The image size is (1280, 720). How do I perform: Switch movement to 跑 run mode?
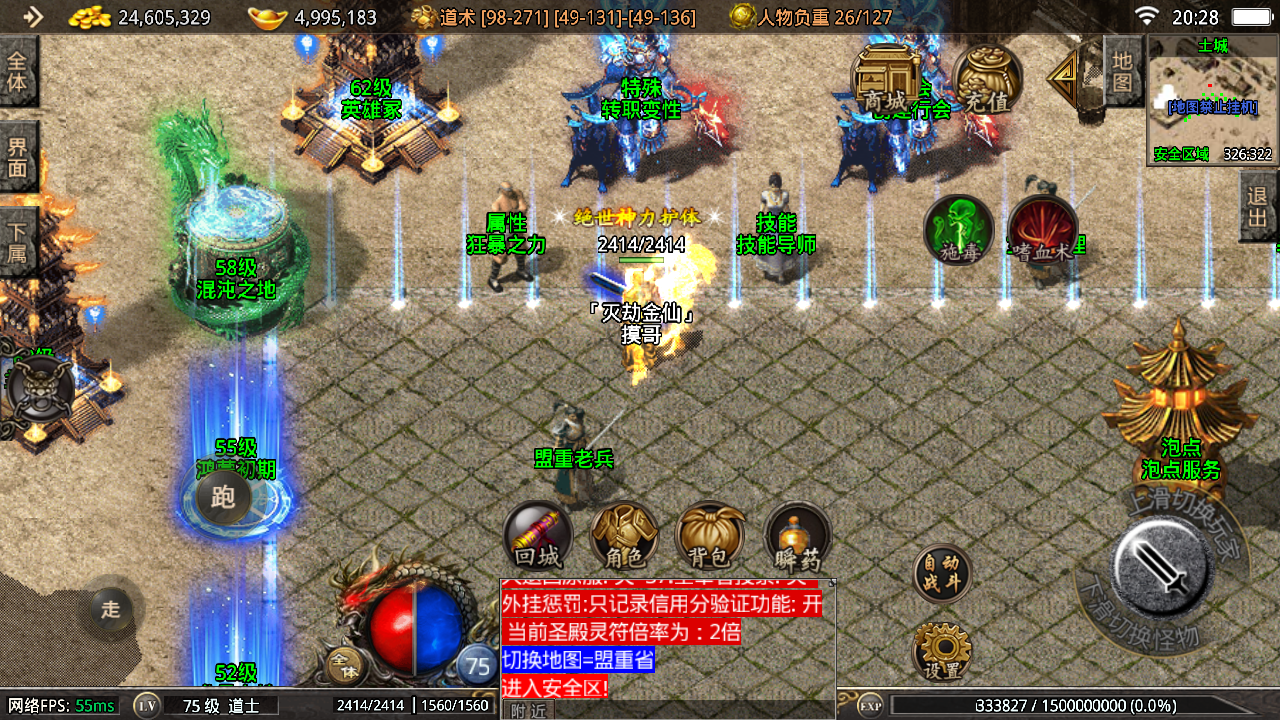coord(223,496)
